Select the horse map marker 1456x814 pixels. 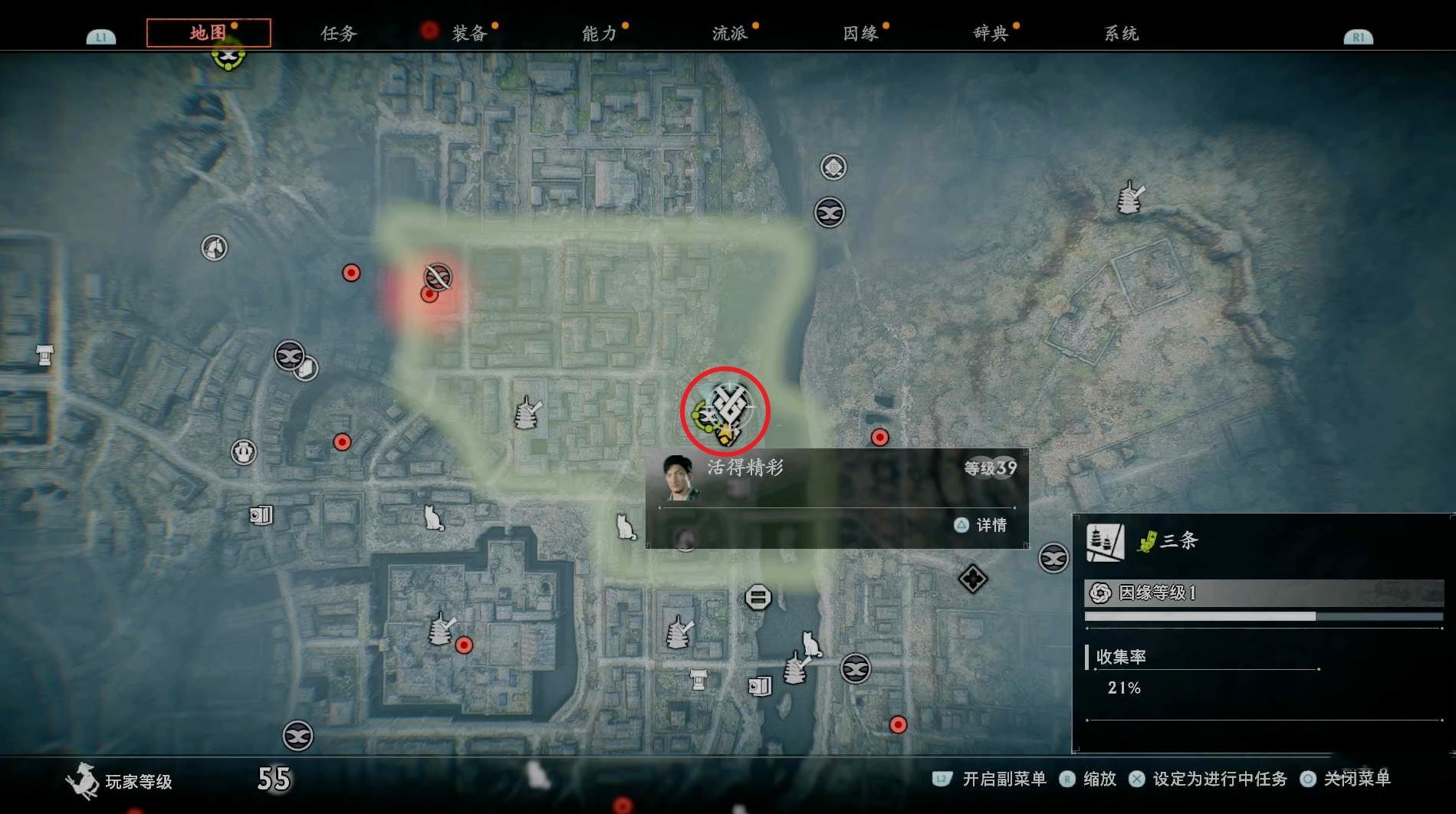[x=214, y=248]
